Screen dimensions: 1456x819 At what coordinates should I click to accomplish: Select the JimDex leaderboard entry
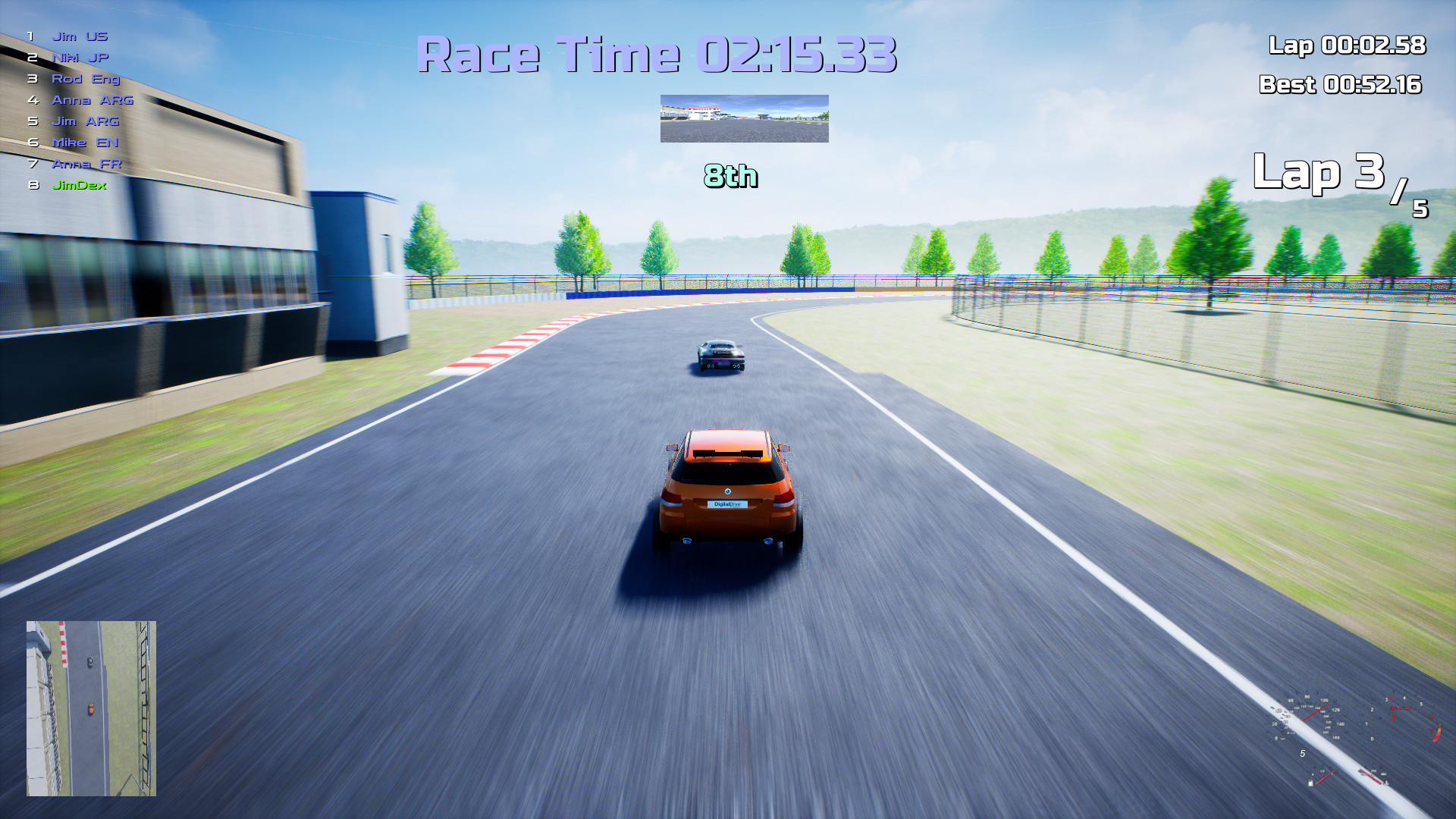(79, 185)
